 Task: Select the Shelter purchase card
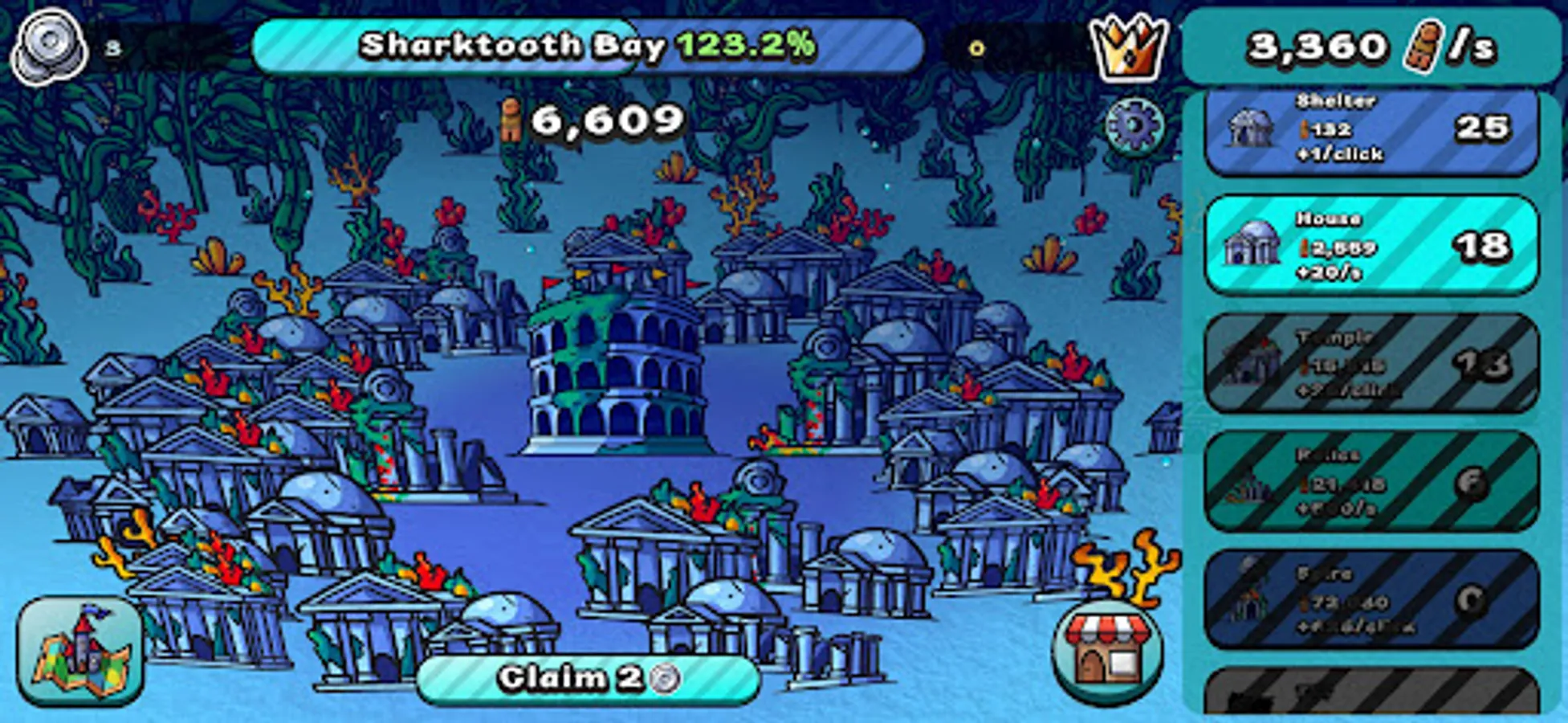point(1373,130)
